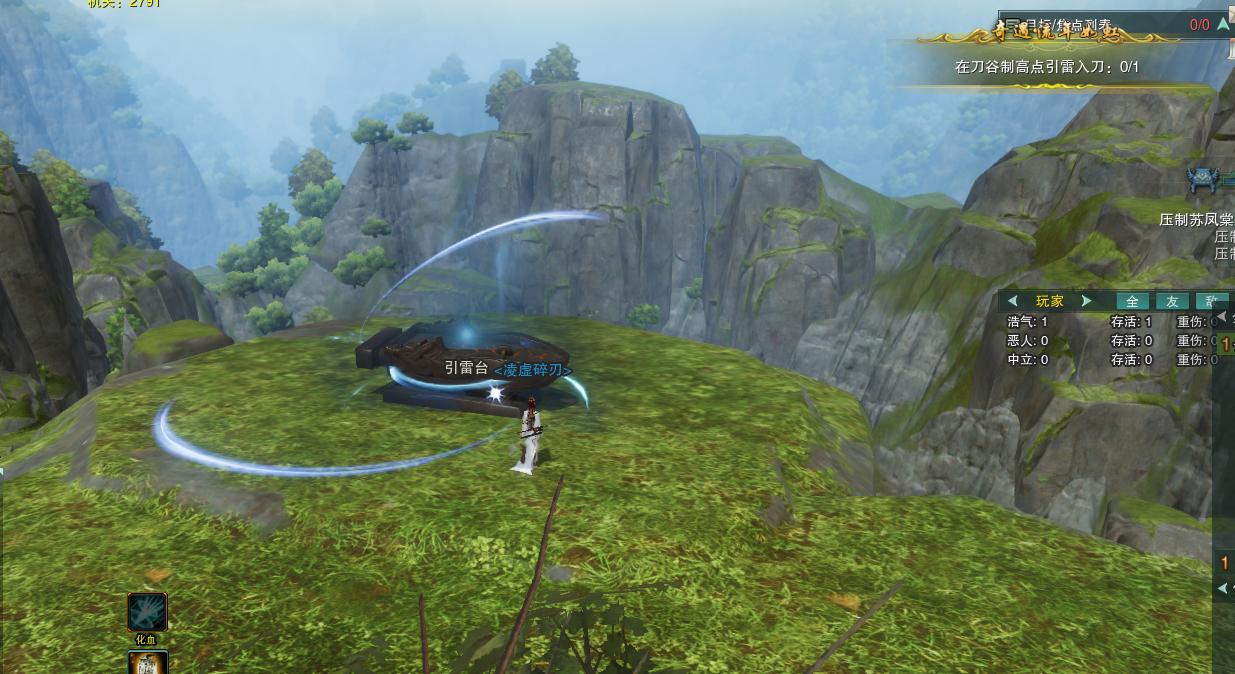Select the 全 filter button
The width and height of the screenshot is (1235, 674).
1132,301
